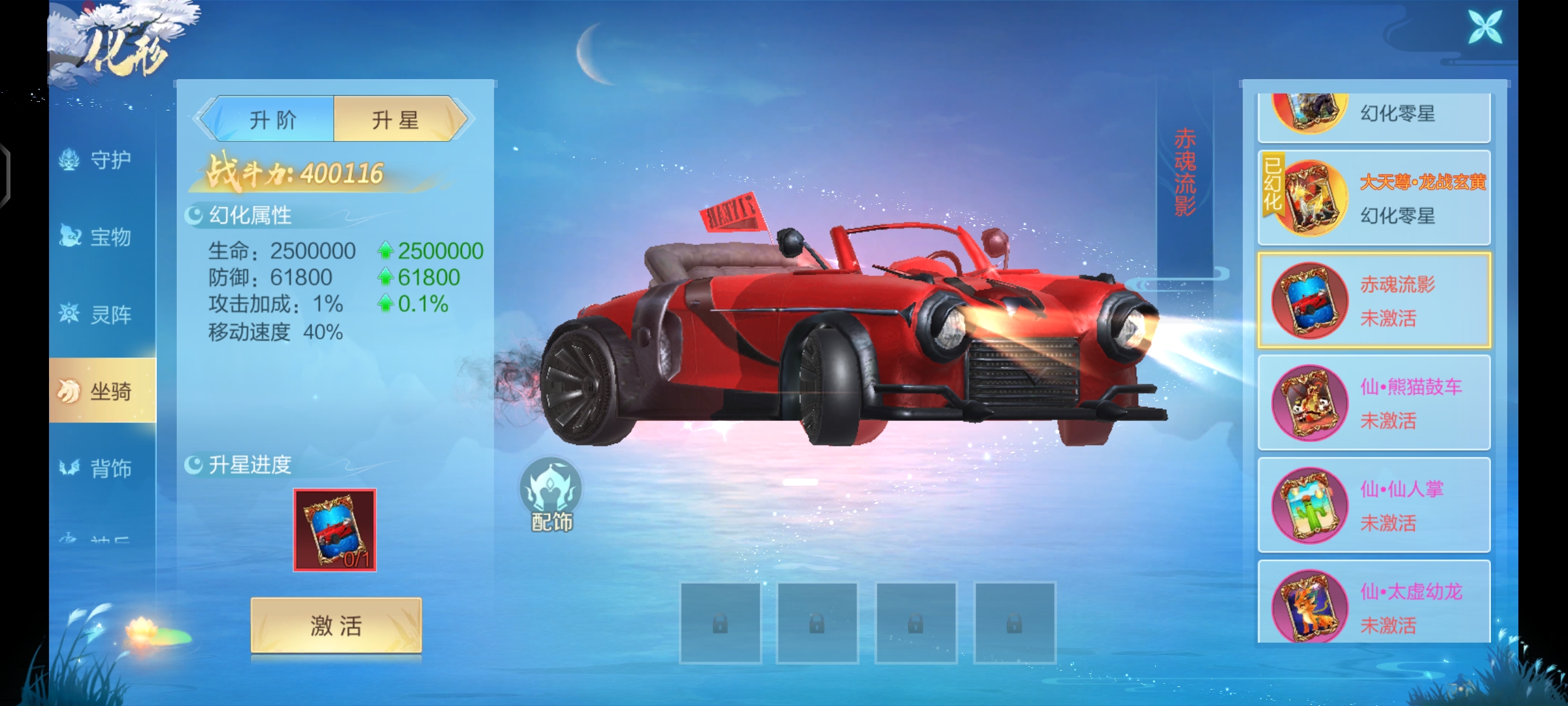Select the 升星 tab
Image resolution: width=1568 pixels, height=706 pixels.
click(x=396, y=120)
